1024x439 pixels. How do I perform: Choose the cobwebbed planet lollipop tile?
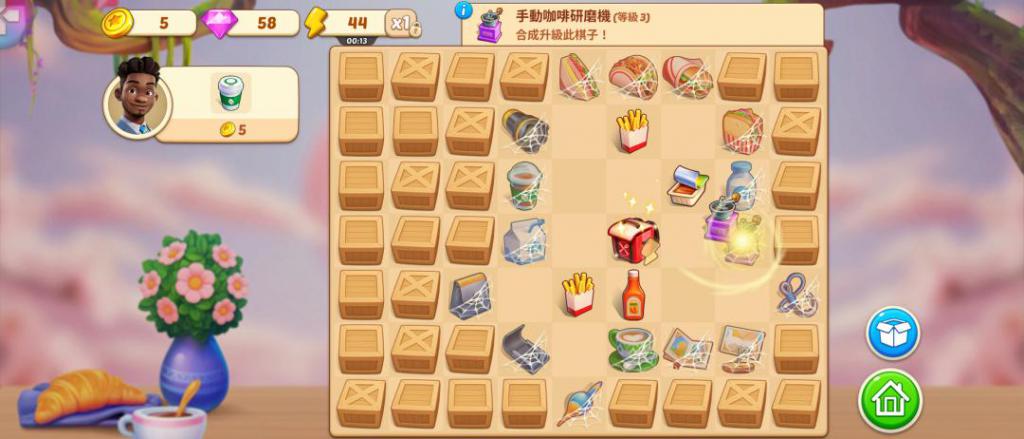point(578,402)
